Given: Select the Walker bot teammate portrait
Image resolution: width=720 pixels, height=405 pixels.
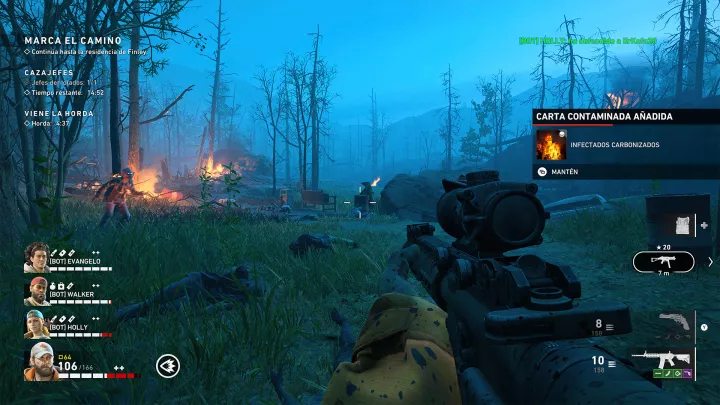Looking at the screenshot, I should point(36,292).
